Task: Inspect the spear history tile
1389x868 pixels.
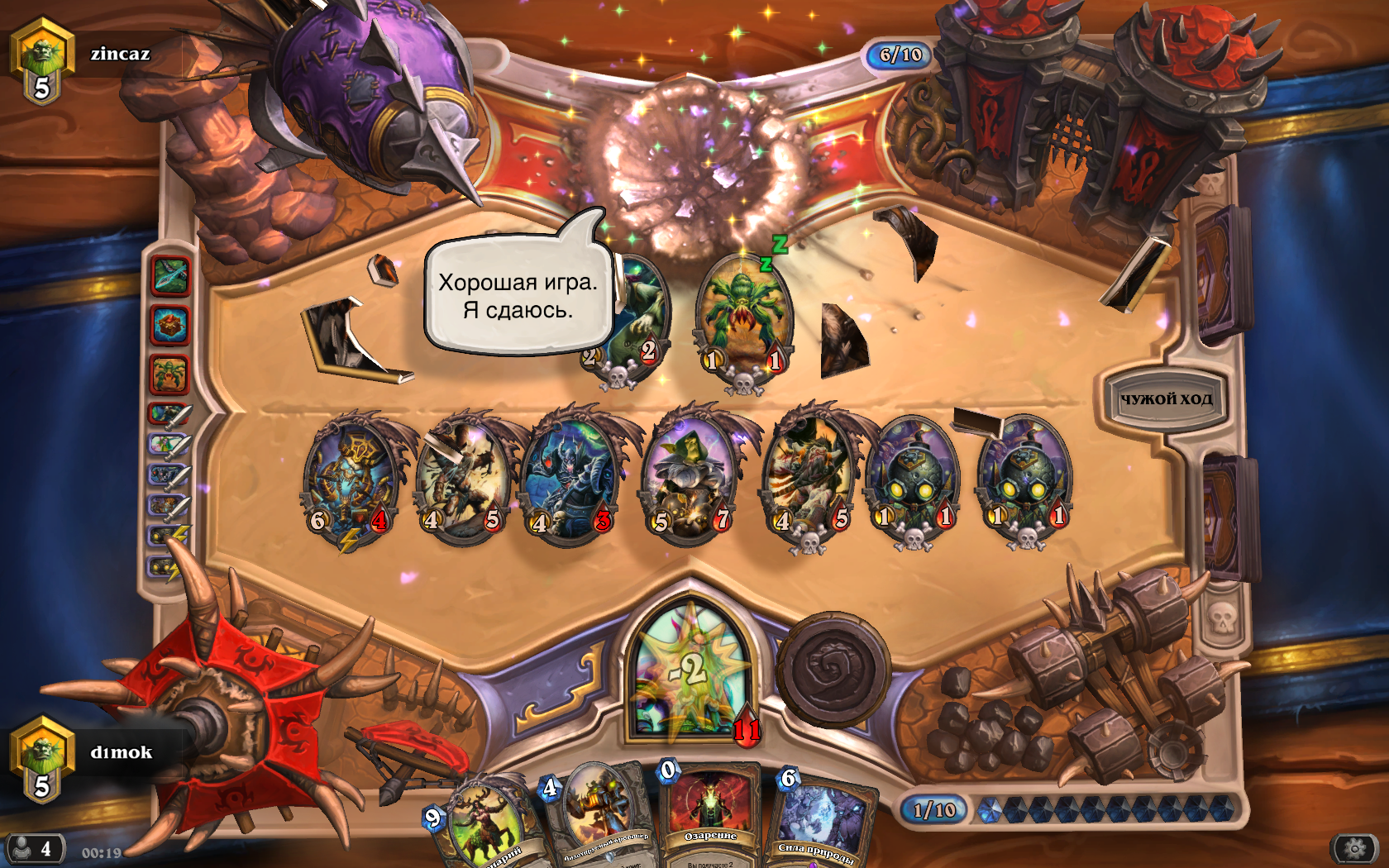Action: (170, 276)
